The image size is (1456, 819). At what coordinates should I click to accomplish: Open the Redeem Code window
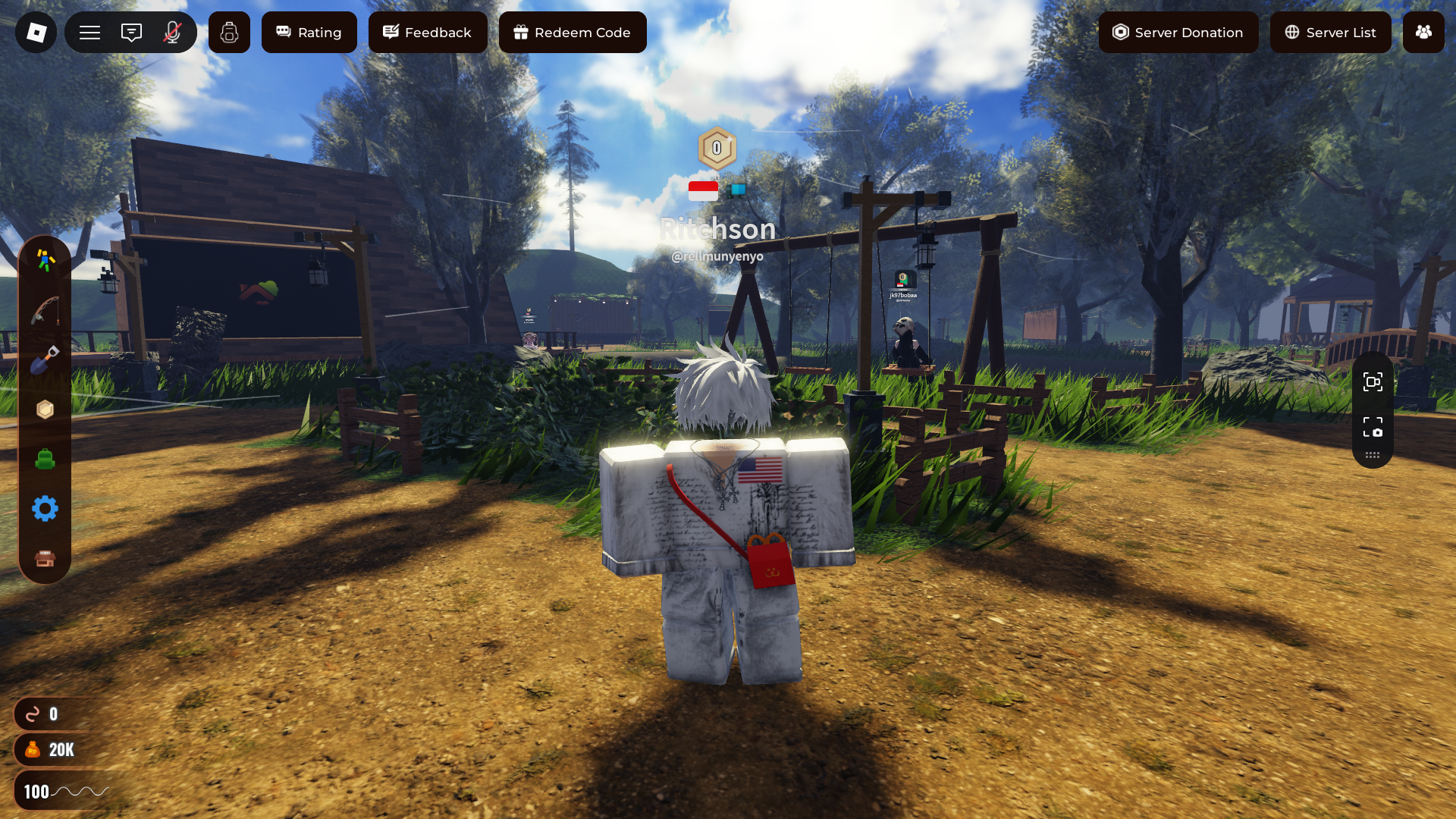tap(573, 33)
